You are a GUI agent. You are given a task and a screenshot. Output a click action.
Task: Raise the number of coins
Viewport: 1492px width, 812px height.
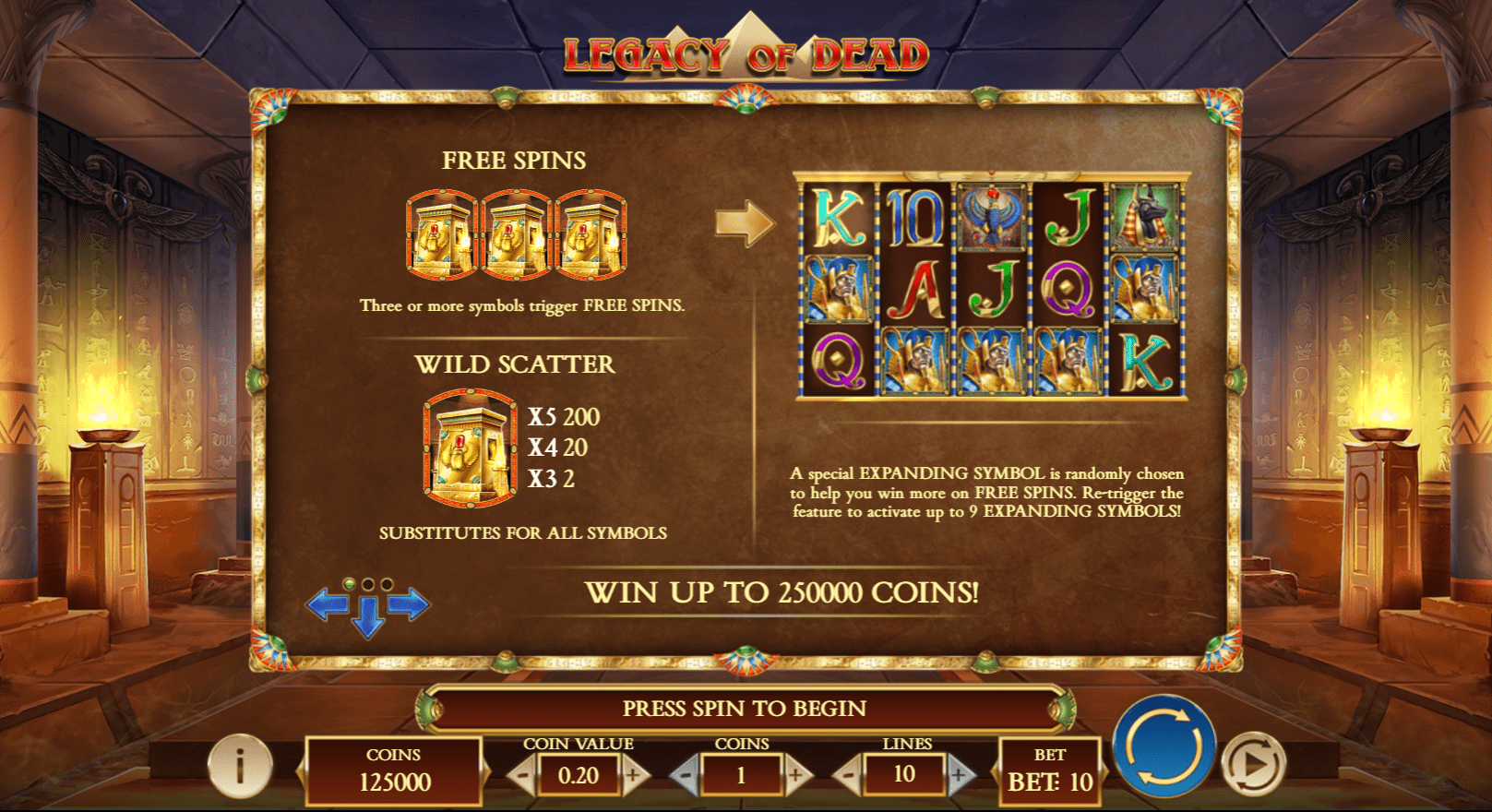796,776
